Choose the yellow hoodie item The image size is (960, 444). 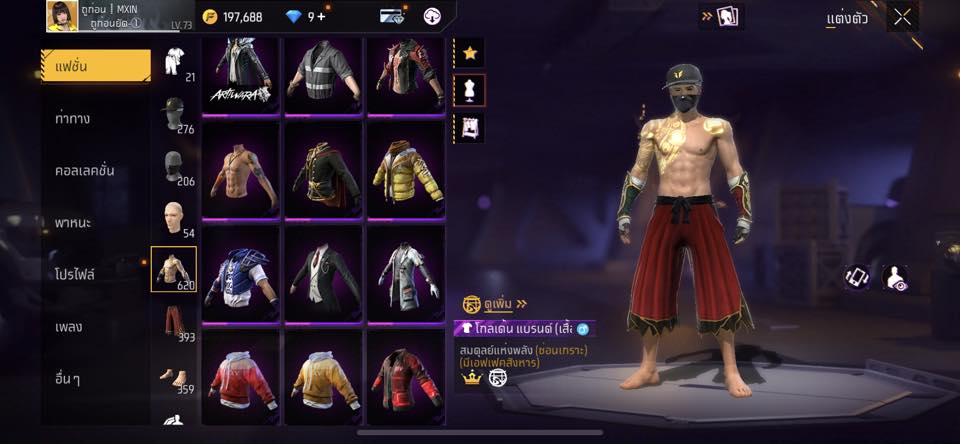pyautogui.click(x=323, y=377)
